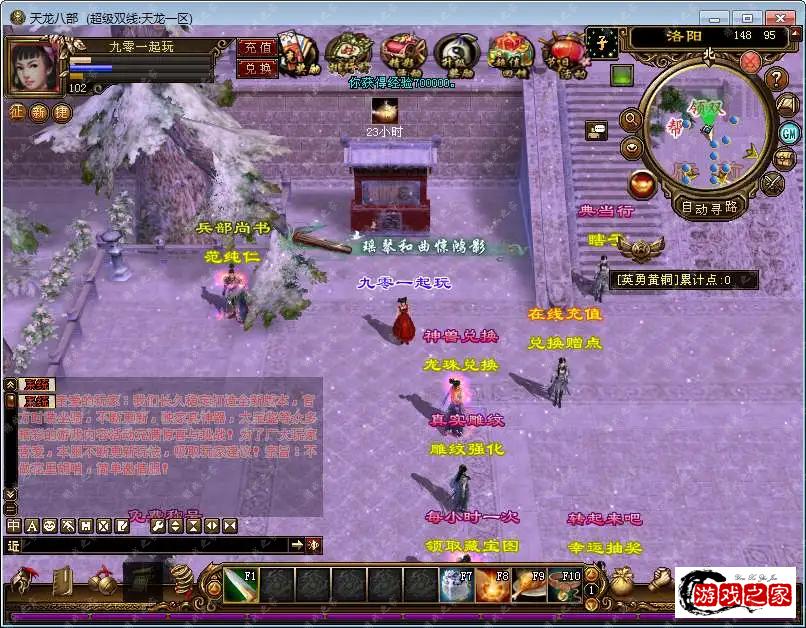Activate the 自动寻路 auto-pathfinding button
806x628 pixels.
coord(709,208)
